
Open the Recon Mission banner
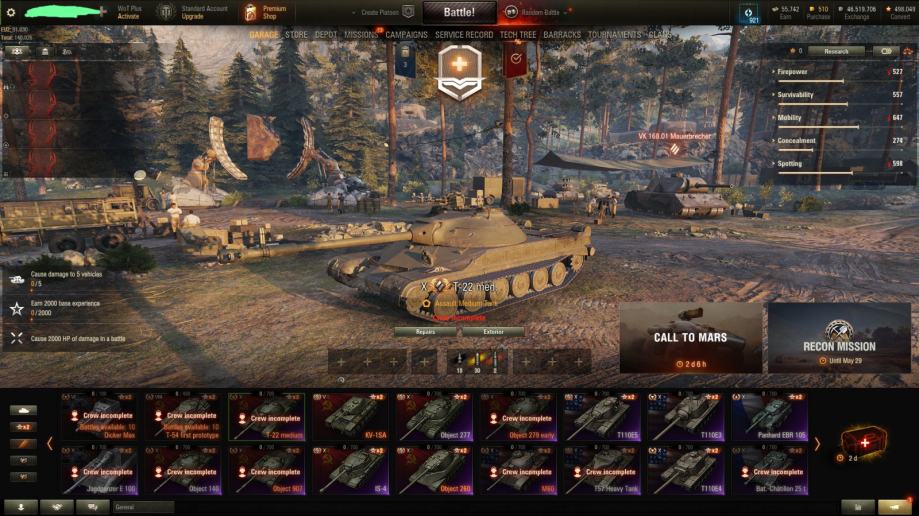(839, 338)
